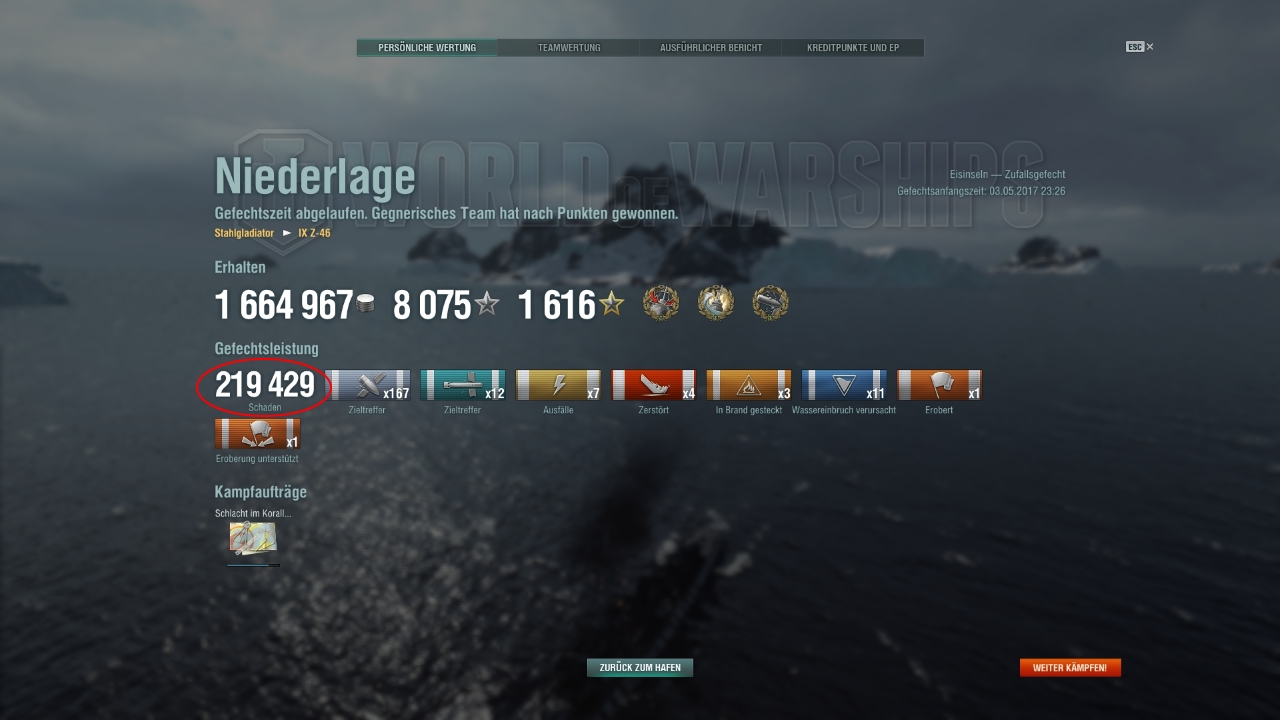The height and width of the screenshot is (720, 1280).
Task: Select the Eroberung unterstützt ribbon
Action: 257,434
